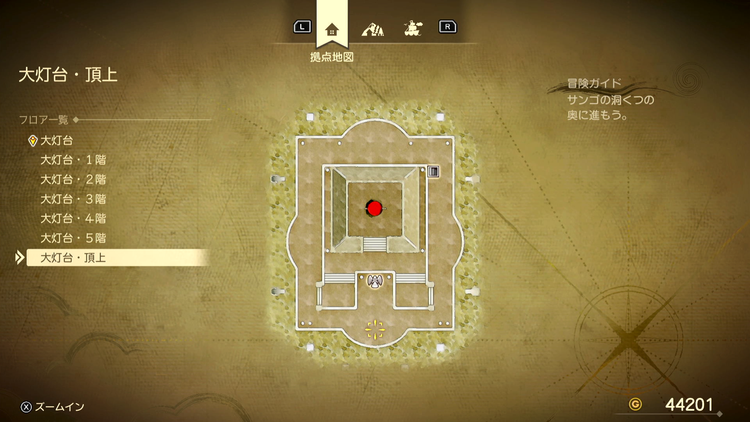Click the red marker on the map
Screen dimensions: 750x422
(x=375, y=208)
